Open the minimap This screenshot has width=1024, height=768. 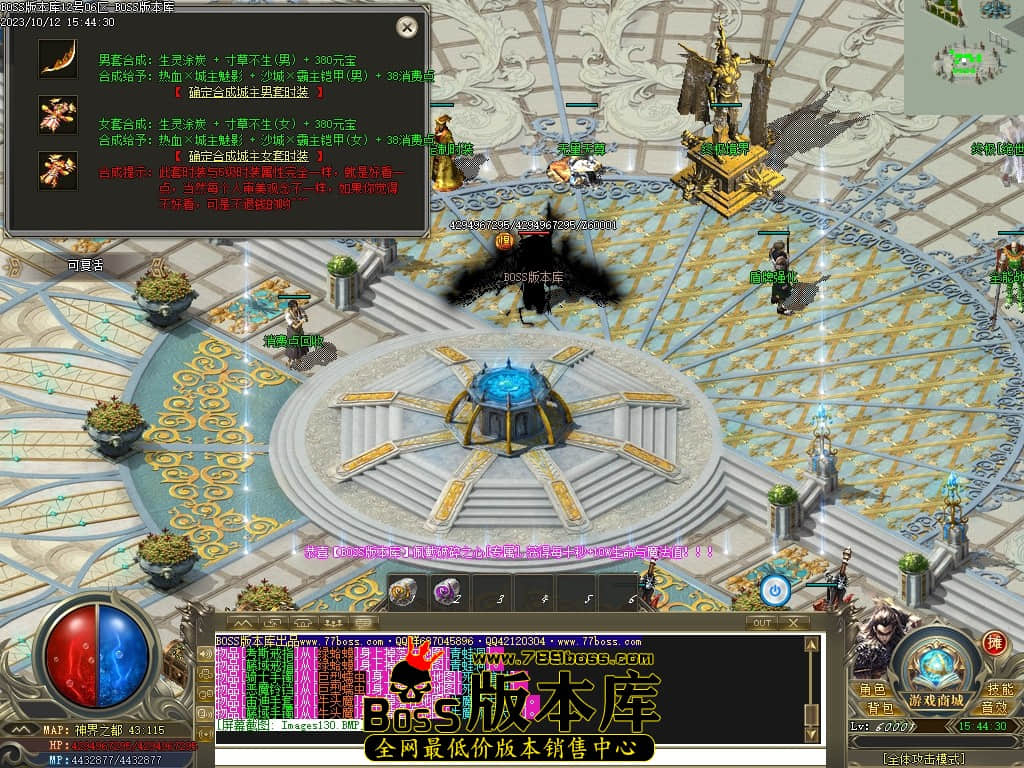964,57
